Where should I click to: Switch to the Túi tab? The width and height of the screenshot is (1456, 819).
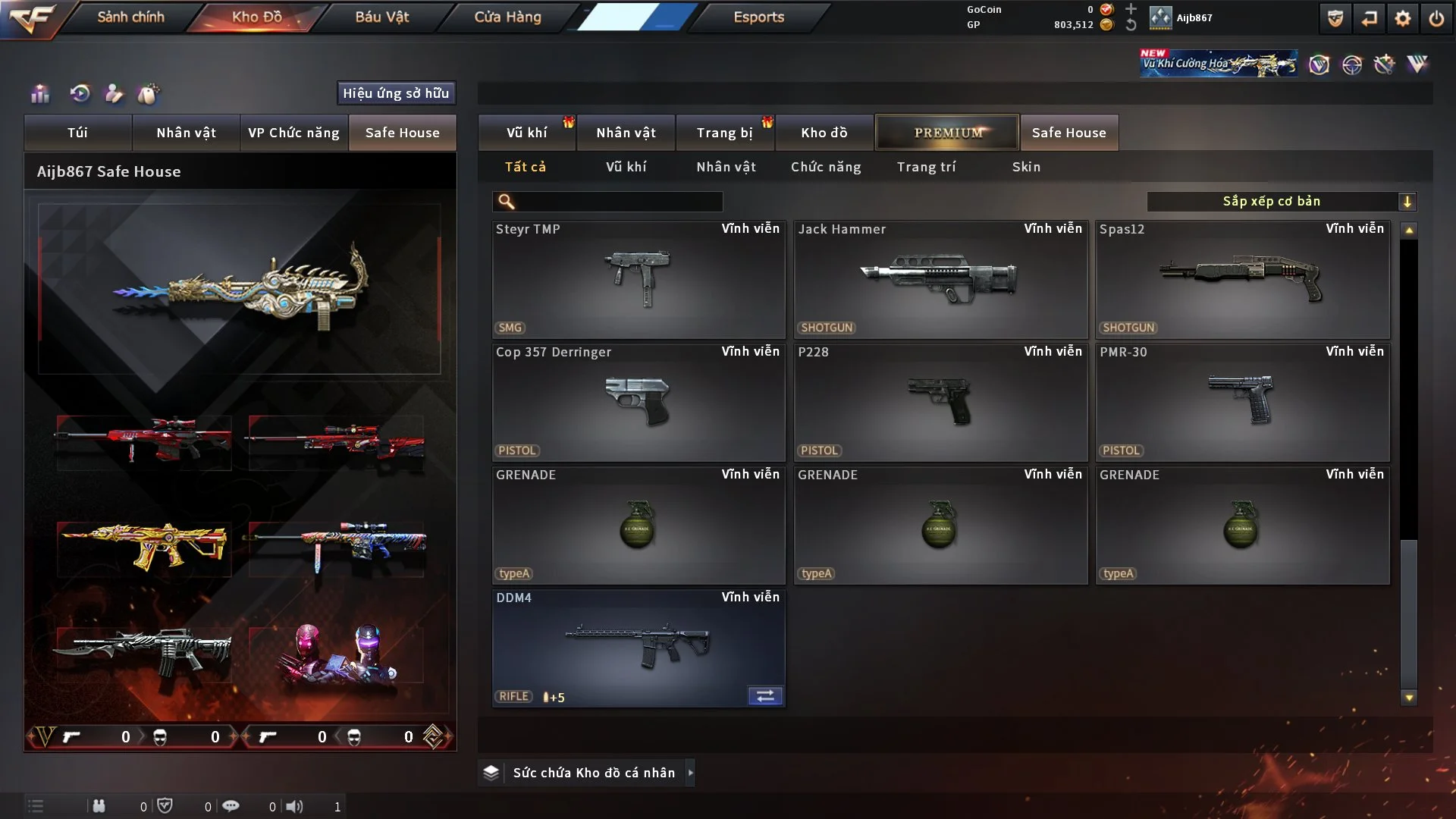tap(77, 133)
